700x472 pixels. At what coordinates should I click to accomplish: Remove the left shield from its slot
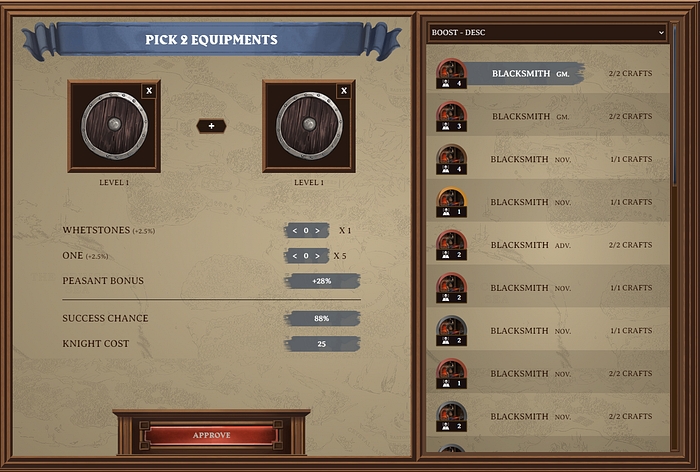[x=149, y=91]
